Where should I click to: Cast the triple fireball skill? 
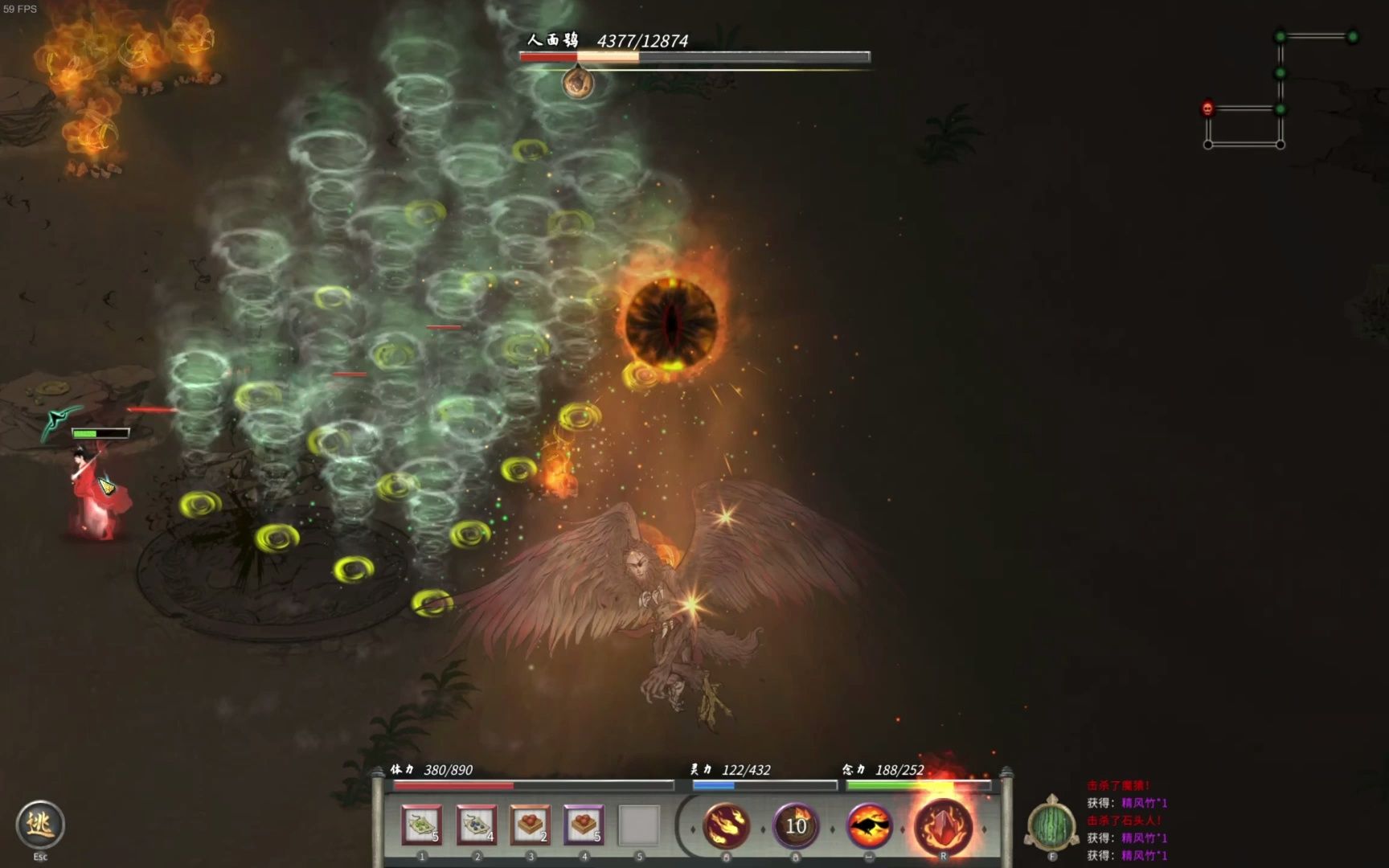tap(727, 826)
